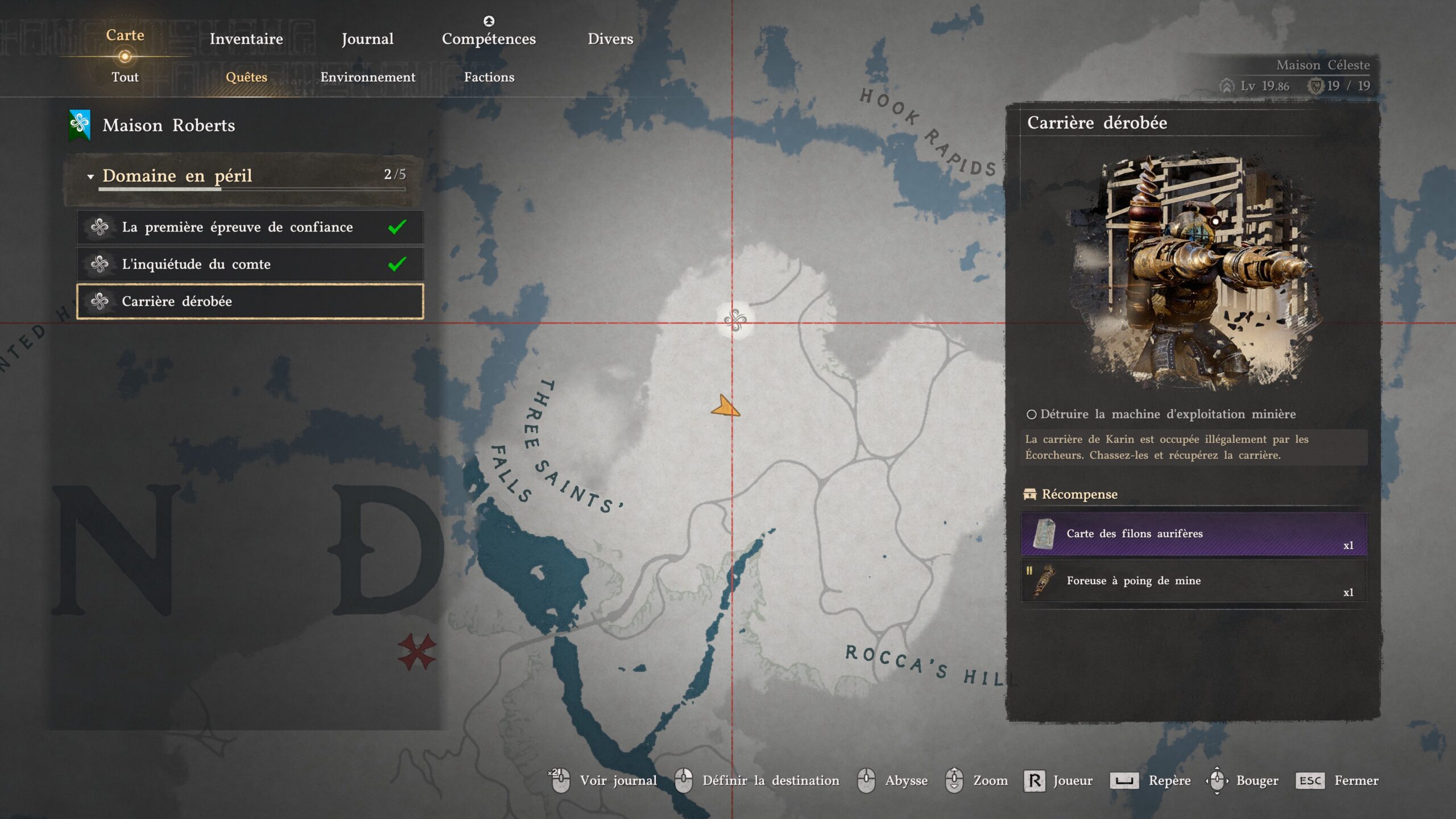Open the Inventaire tab
Image resolution: width=1456 pixels, height=819 pixels.
pos(246,39)
